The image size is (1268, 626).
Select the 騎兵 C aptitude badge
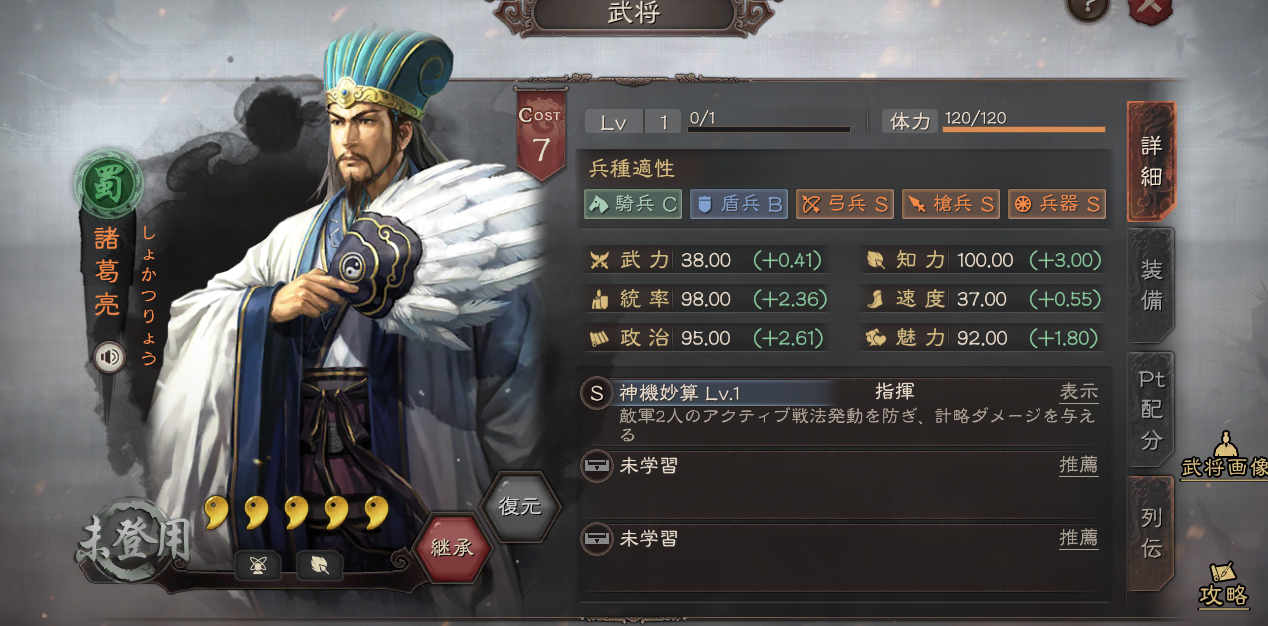(633, 204)
